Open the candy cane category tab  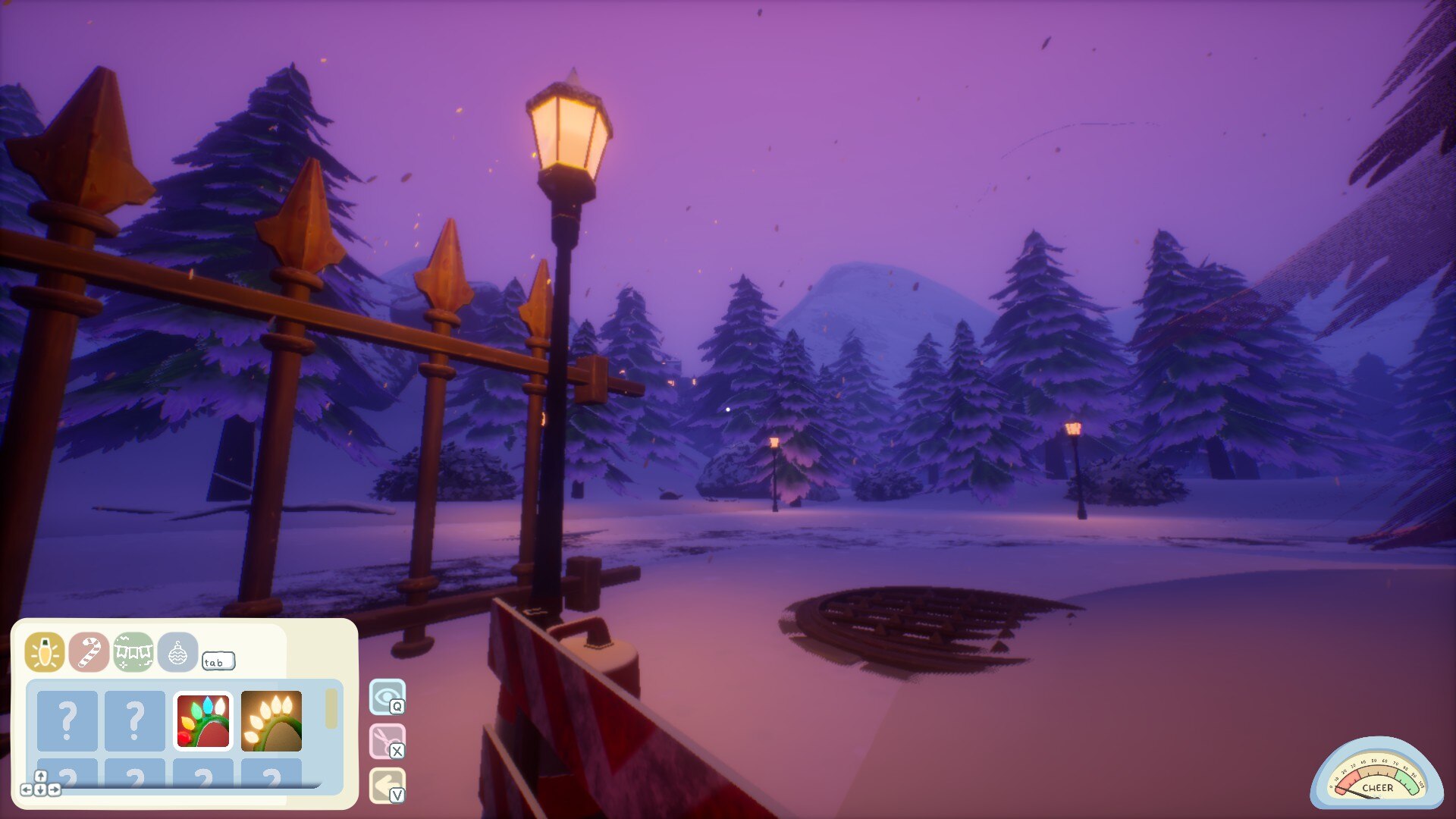[89, 652]
